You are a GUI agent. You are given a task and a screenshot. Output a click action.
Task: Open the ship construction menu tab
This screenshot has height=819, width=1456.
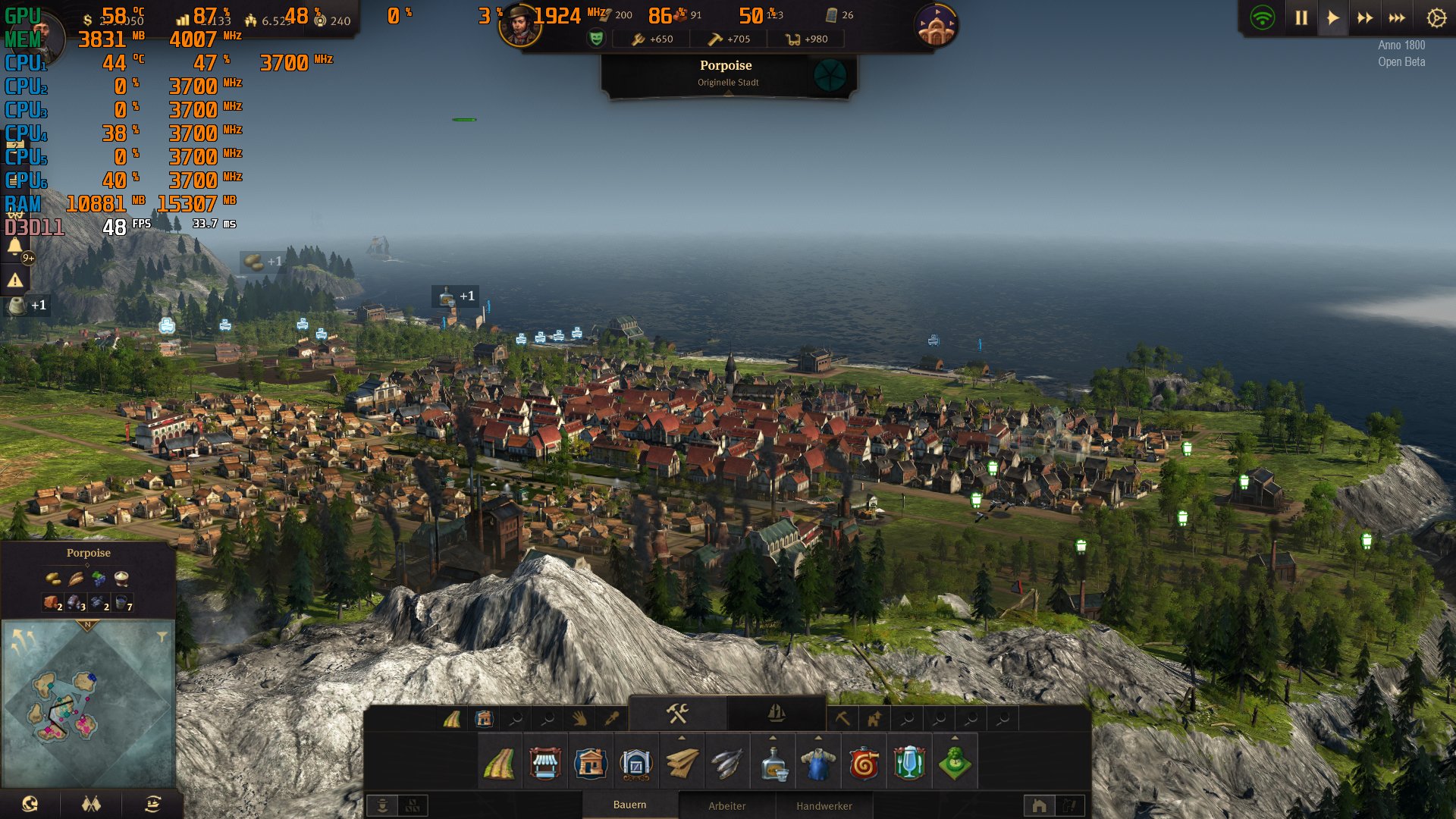pyautogui.click(x=776, y=714)
